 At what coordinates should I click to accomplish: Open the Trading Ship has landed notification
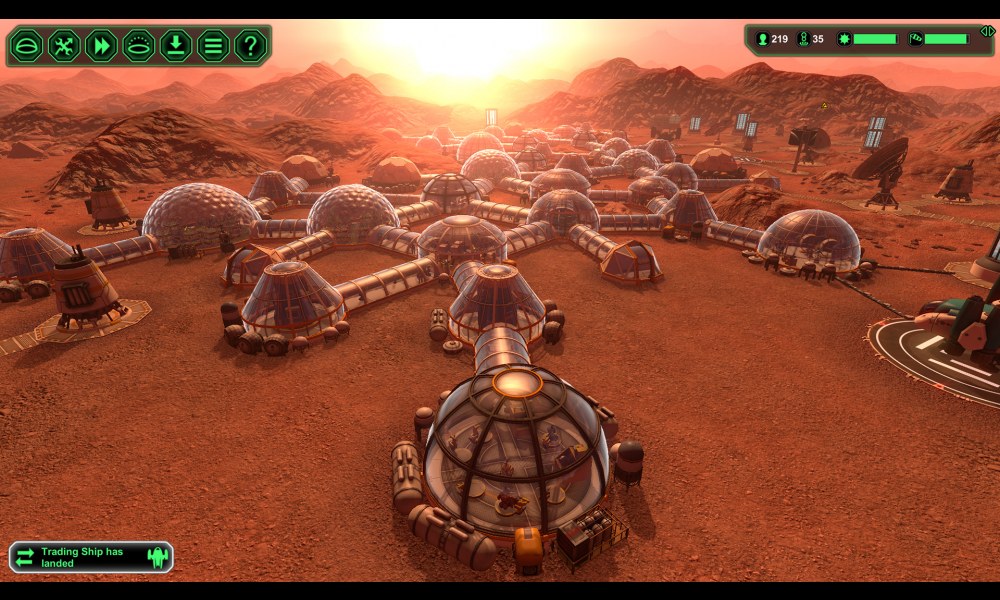click(x=91, y=557)
